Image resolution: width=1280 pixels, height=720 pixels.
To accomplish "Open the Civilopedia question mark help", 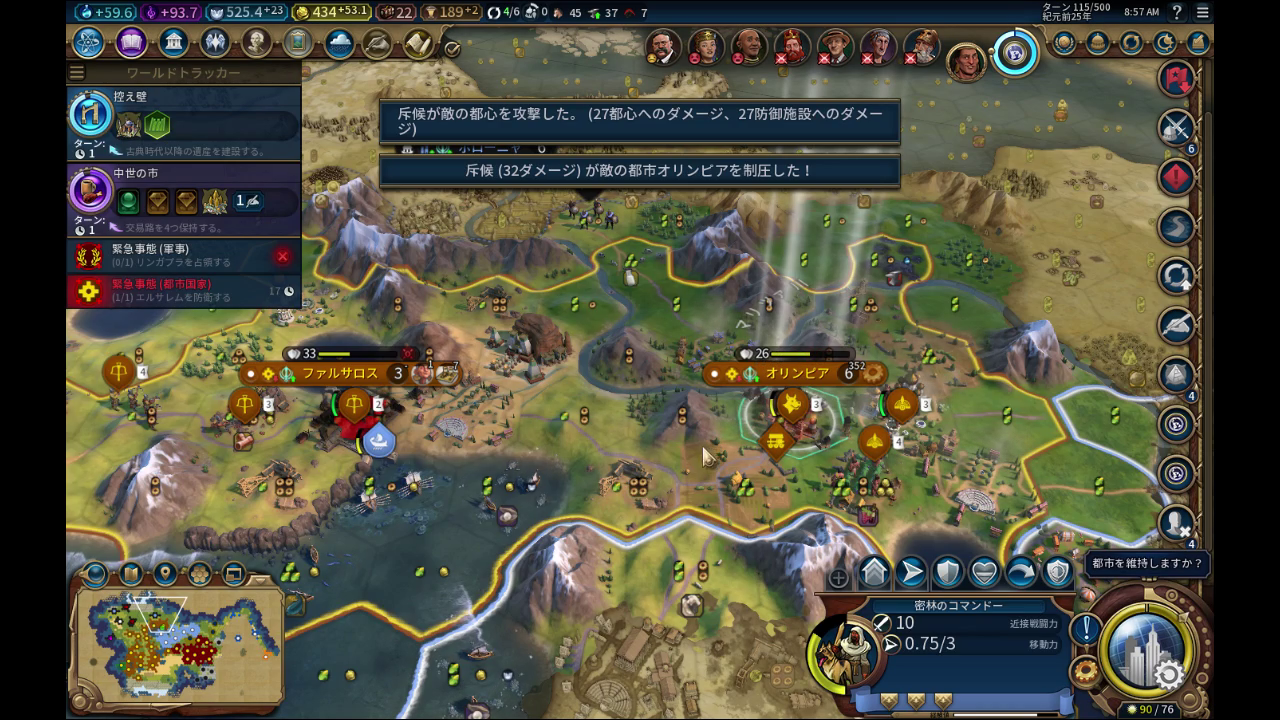I will (x=1178, y=12).
